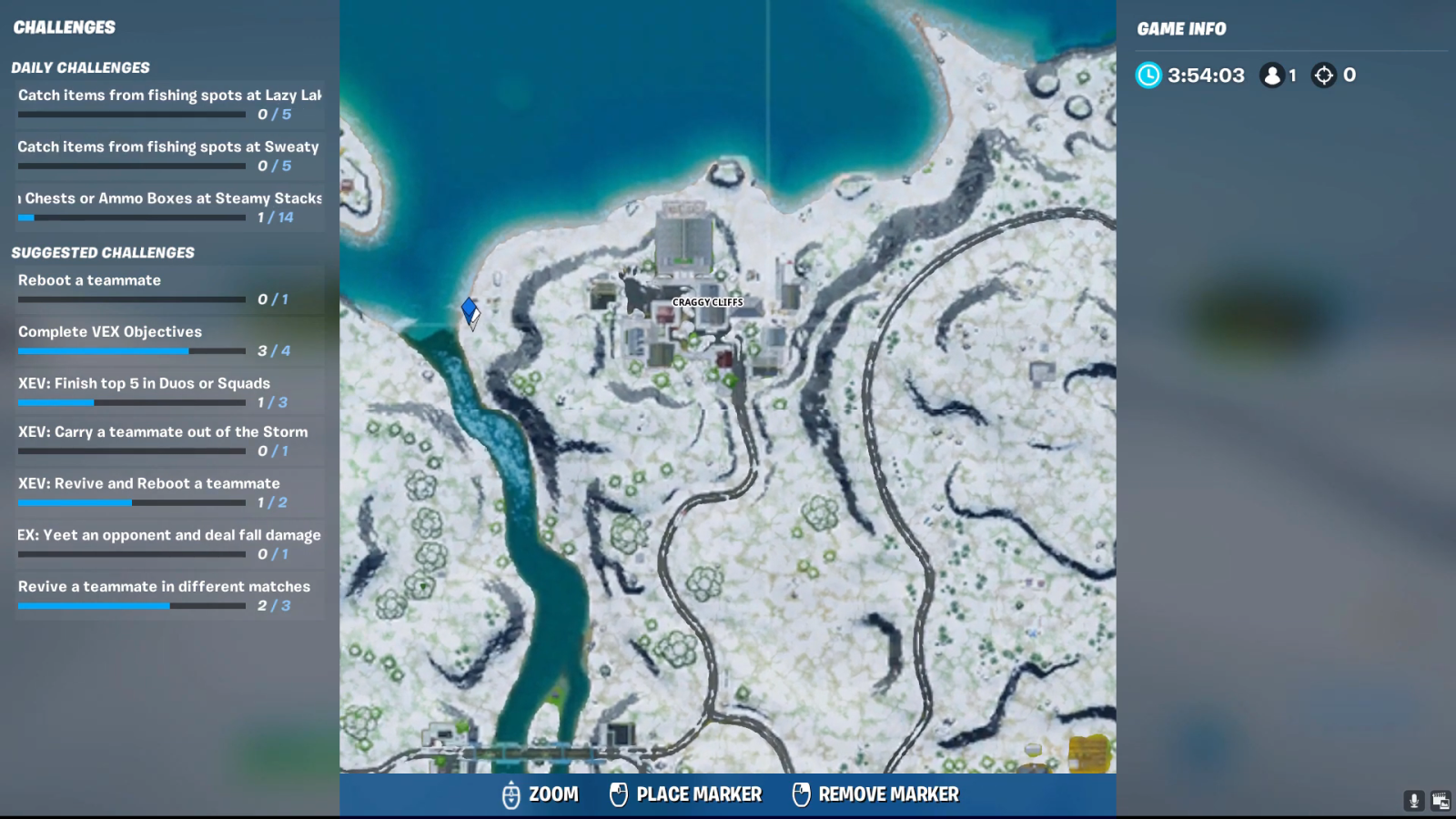Select the Revive and Reboot a teammate challenge

pos(169,491)
